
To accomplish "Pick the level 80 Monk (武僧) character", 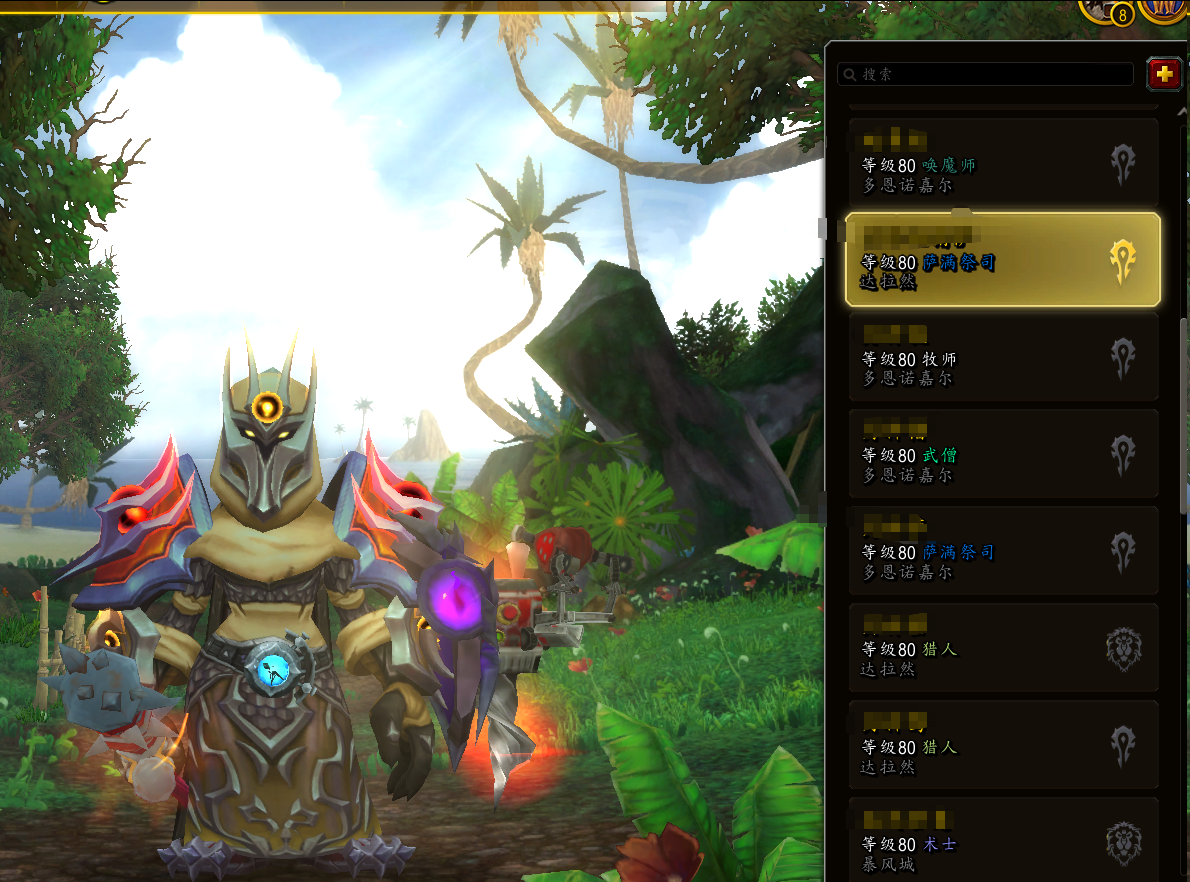I will pyautogui.click(x=1002, y=453).
